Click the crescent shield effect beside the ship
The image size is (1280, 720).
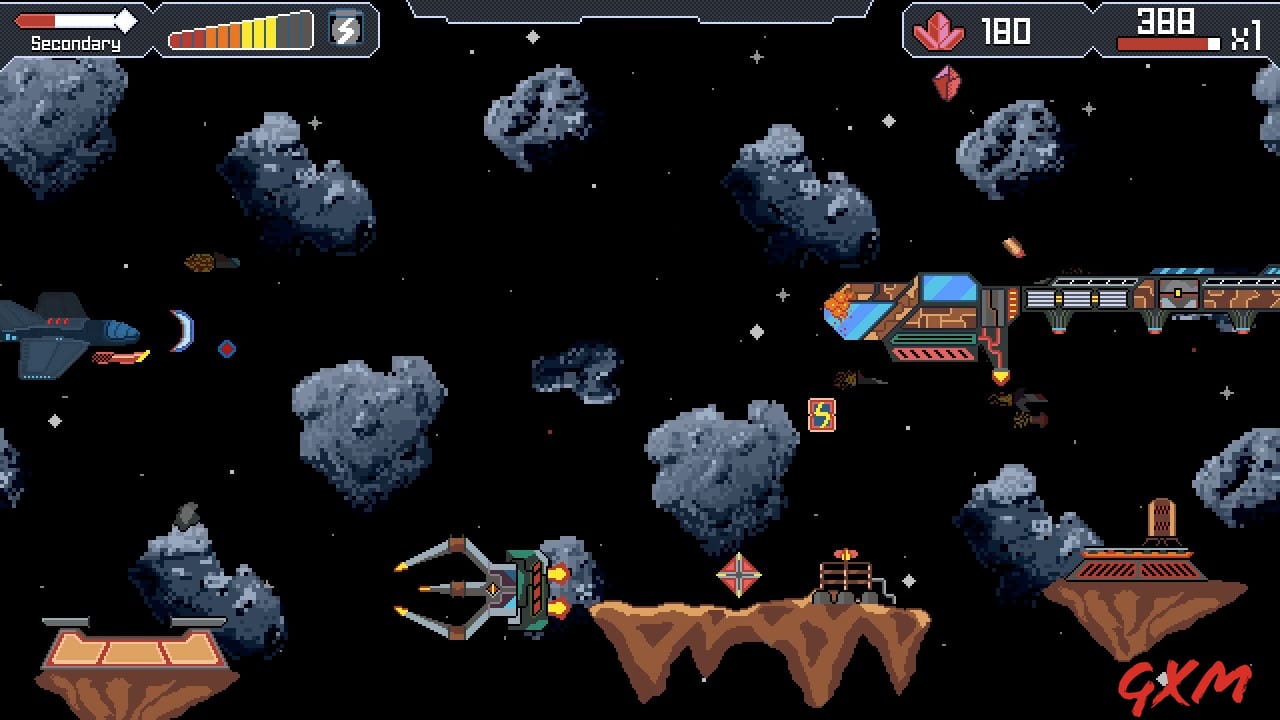[182, 333]
